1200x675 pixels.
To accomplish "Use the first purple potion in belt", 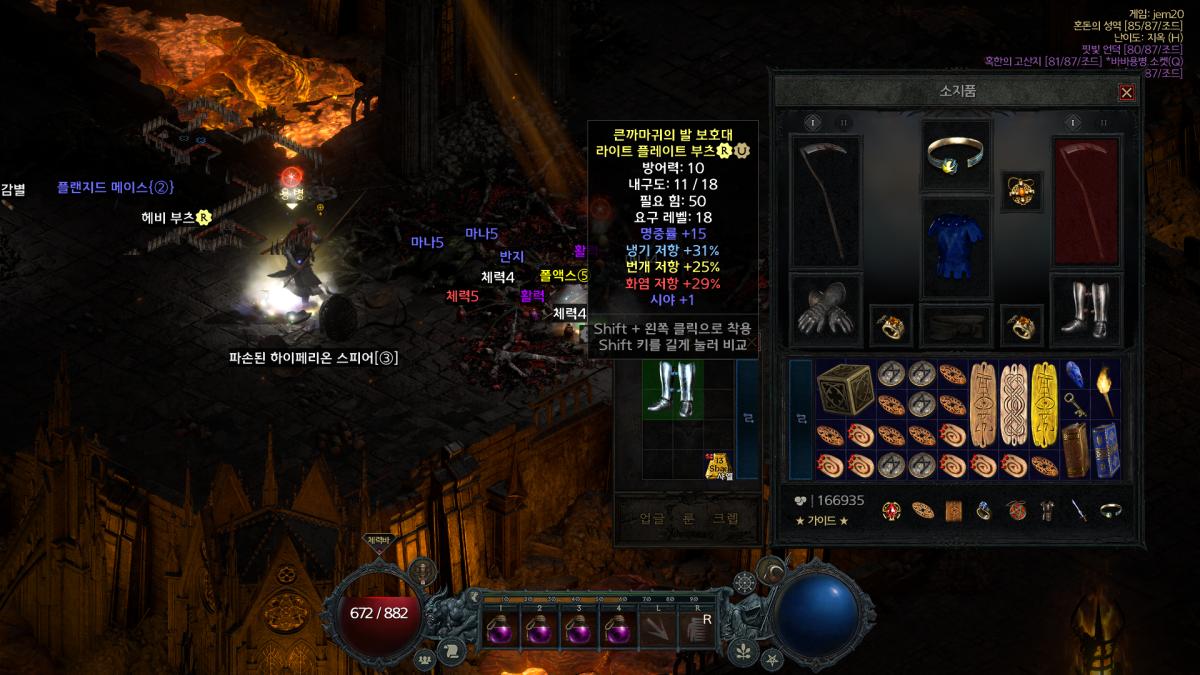I will point(499,630).
